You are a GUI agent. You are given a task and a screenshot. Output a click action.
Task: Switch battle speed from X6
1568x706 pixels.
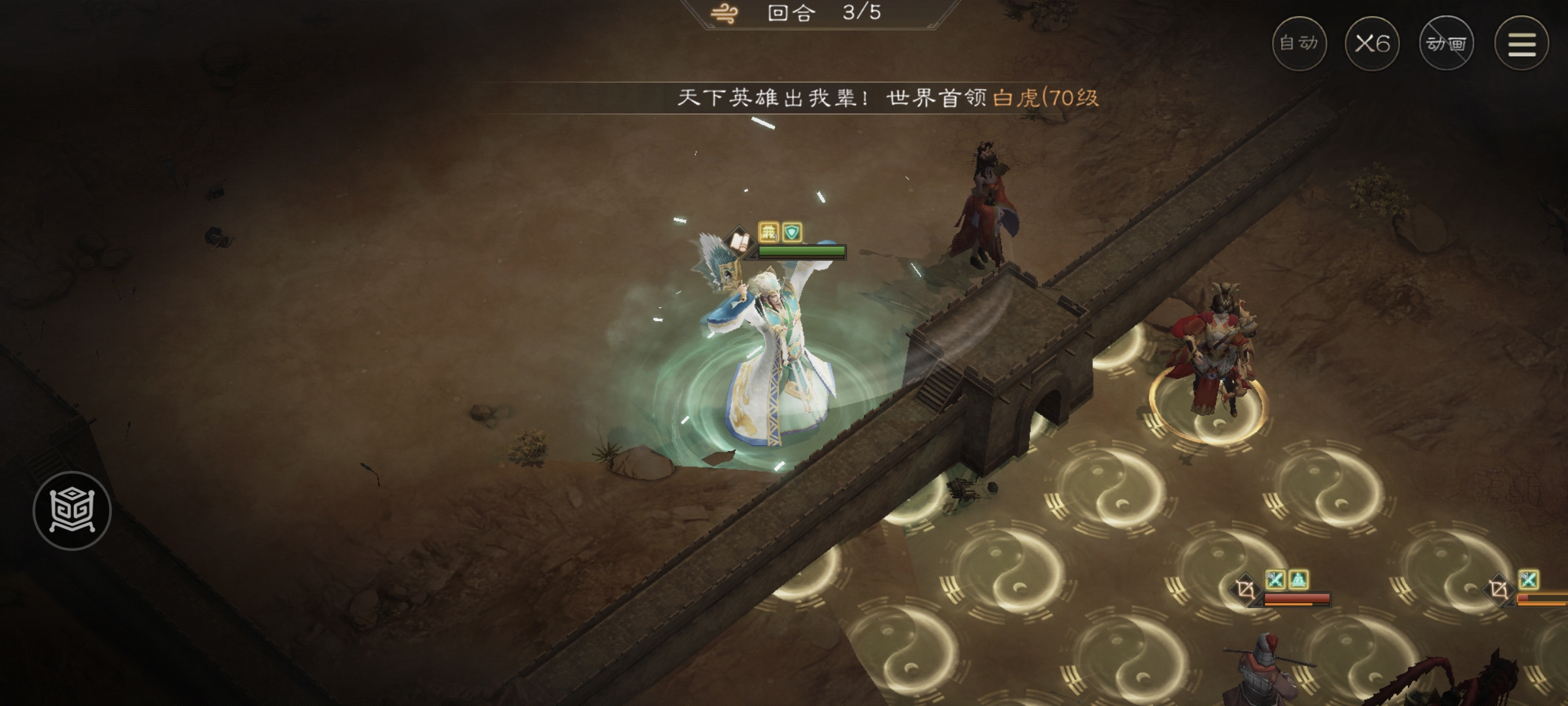click(x=1372, y=43)
